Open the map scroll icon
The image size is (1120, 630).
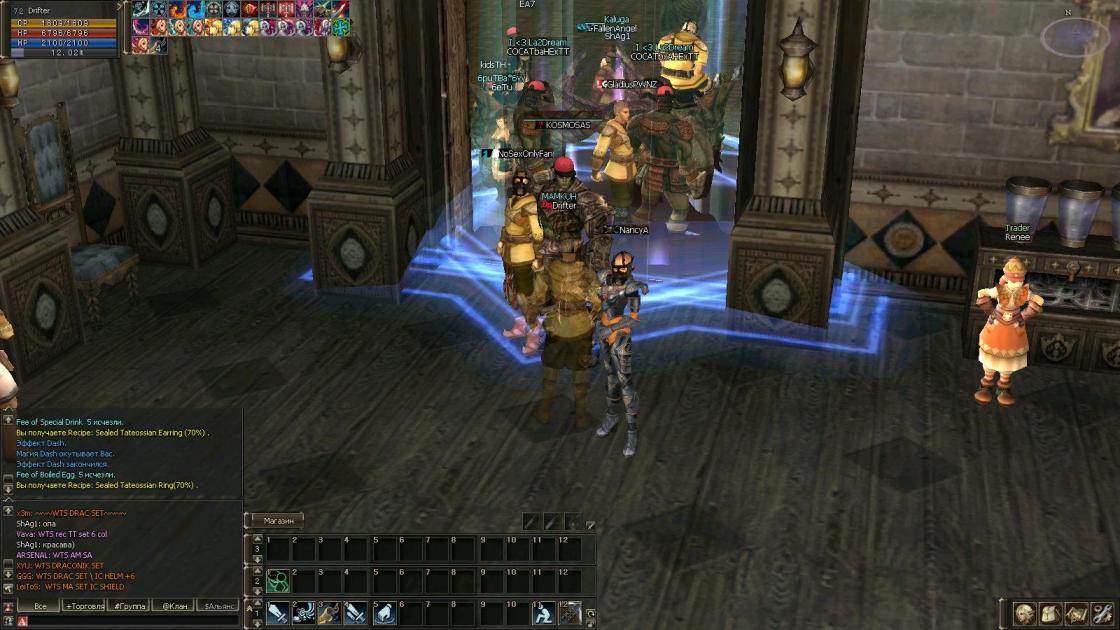click(1077, 612)
